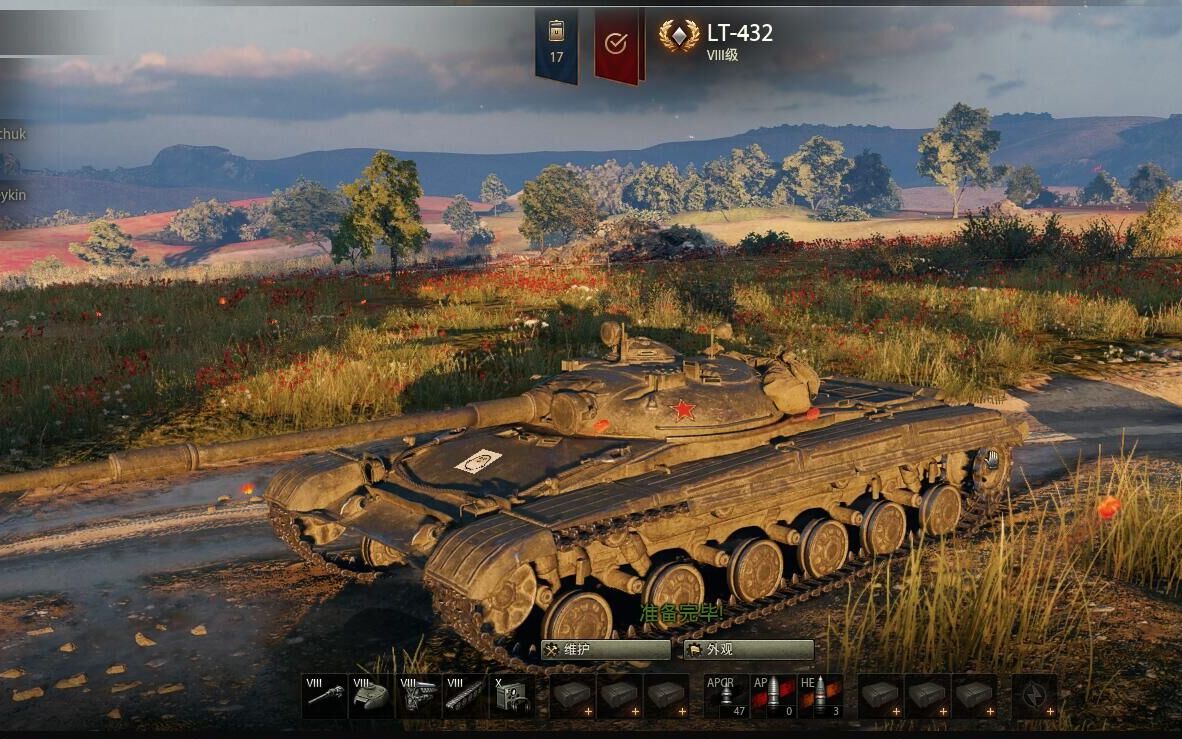Select the tier VIII gun module
Screen dimensions: 1182x739
[x=325, y=696]
